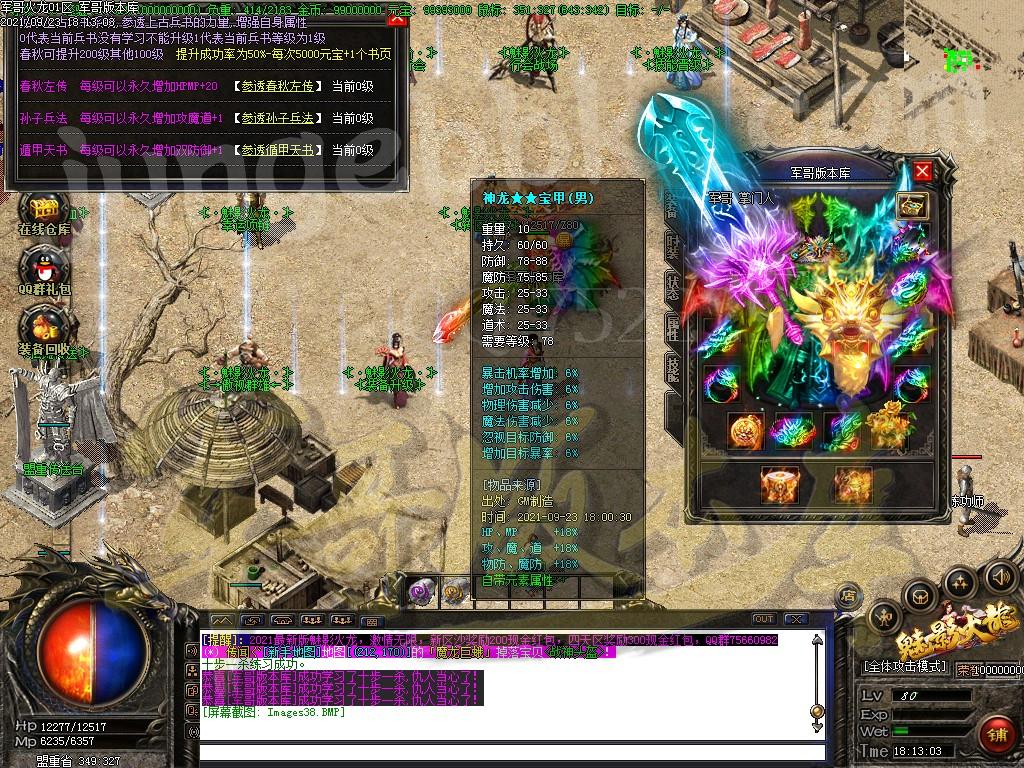Close the ancient war books dialog

[x=396, y=17]
